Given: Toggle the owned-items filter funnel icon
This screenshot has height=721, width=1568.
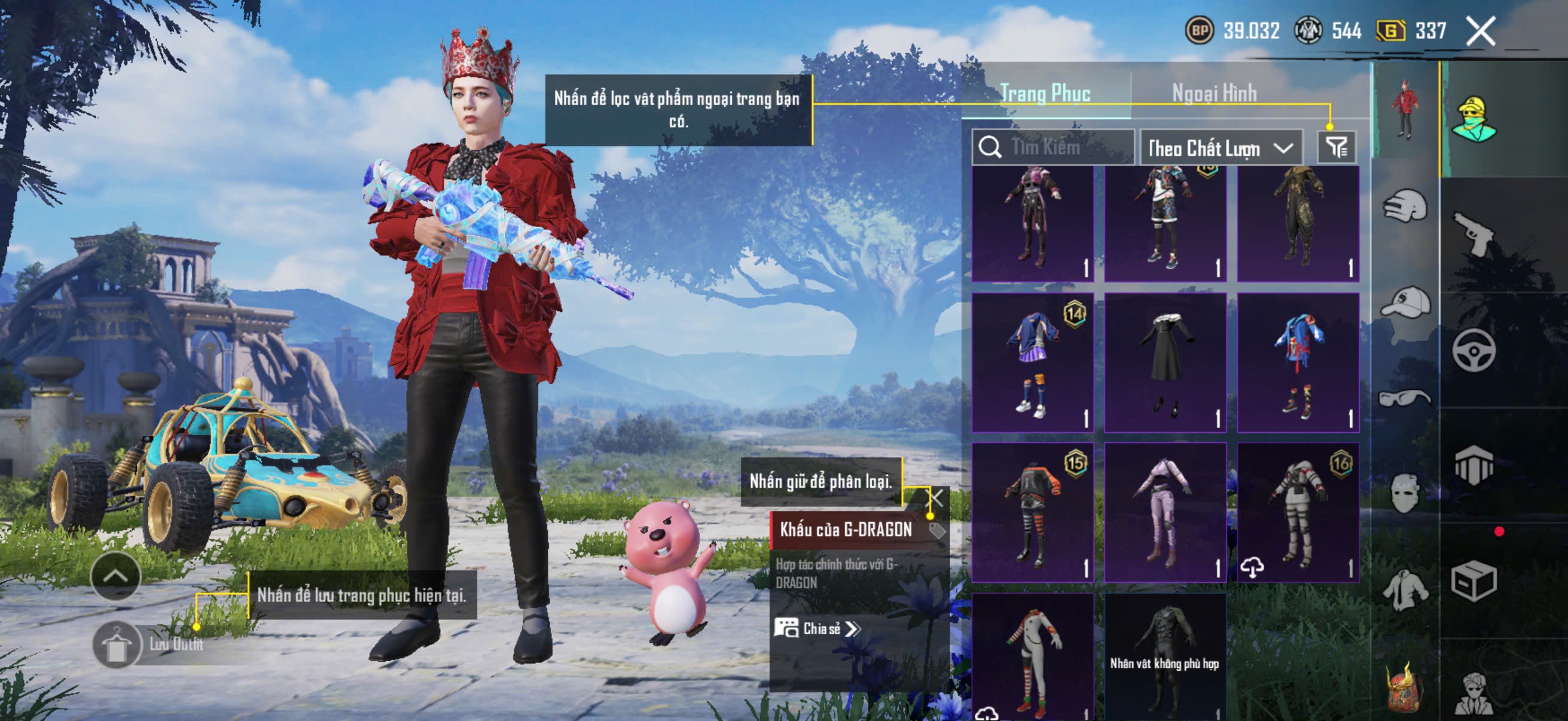Looking at the screenshot, I should [1336, 147].
